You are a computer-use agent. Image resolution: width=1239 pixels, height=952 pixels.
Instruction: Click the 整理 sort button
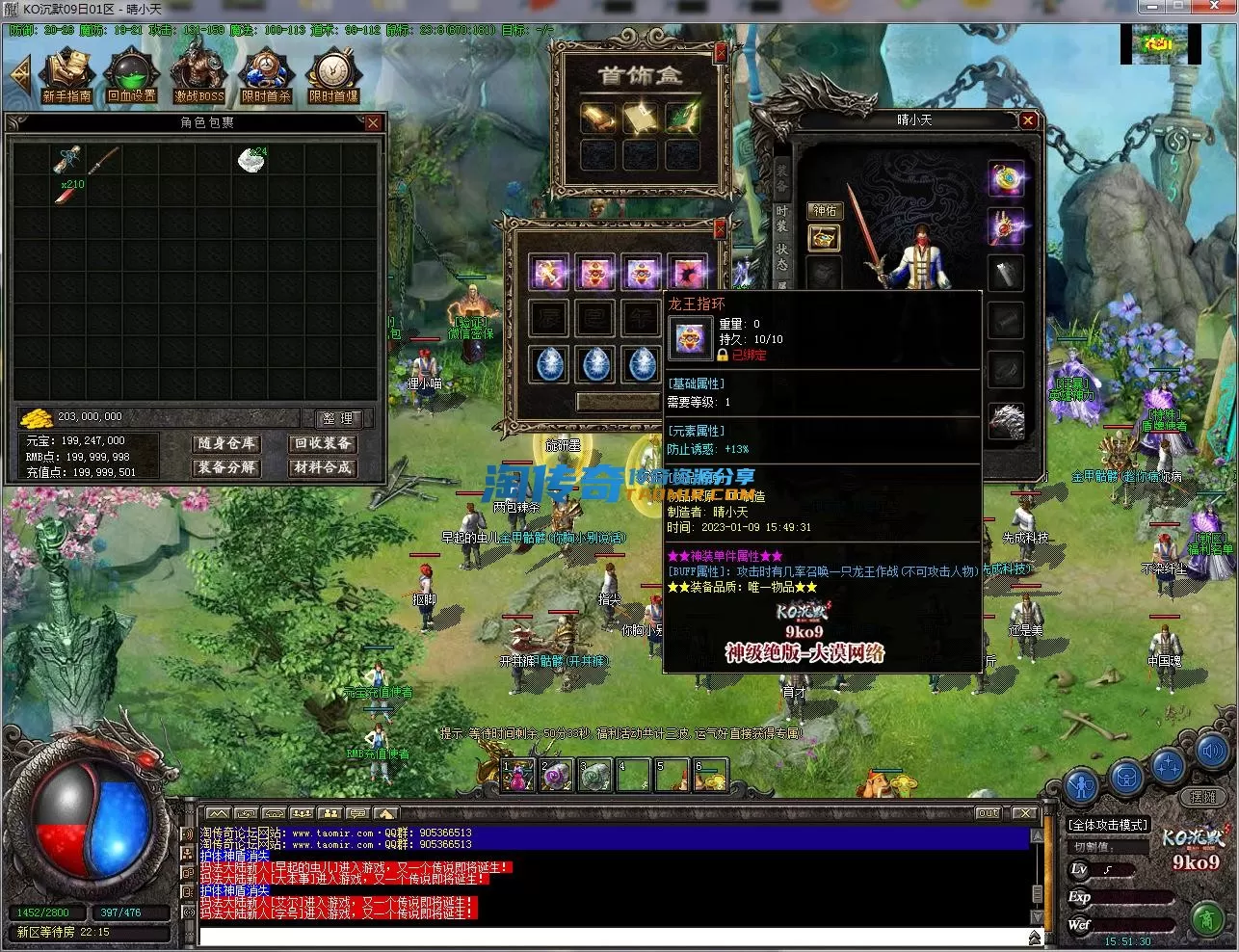point(338,418)
